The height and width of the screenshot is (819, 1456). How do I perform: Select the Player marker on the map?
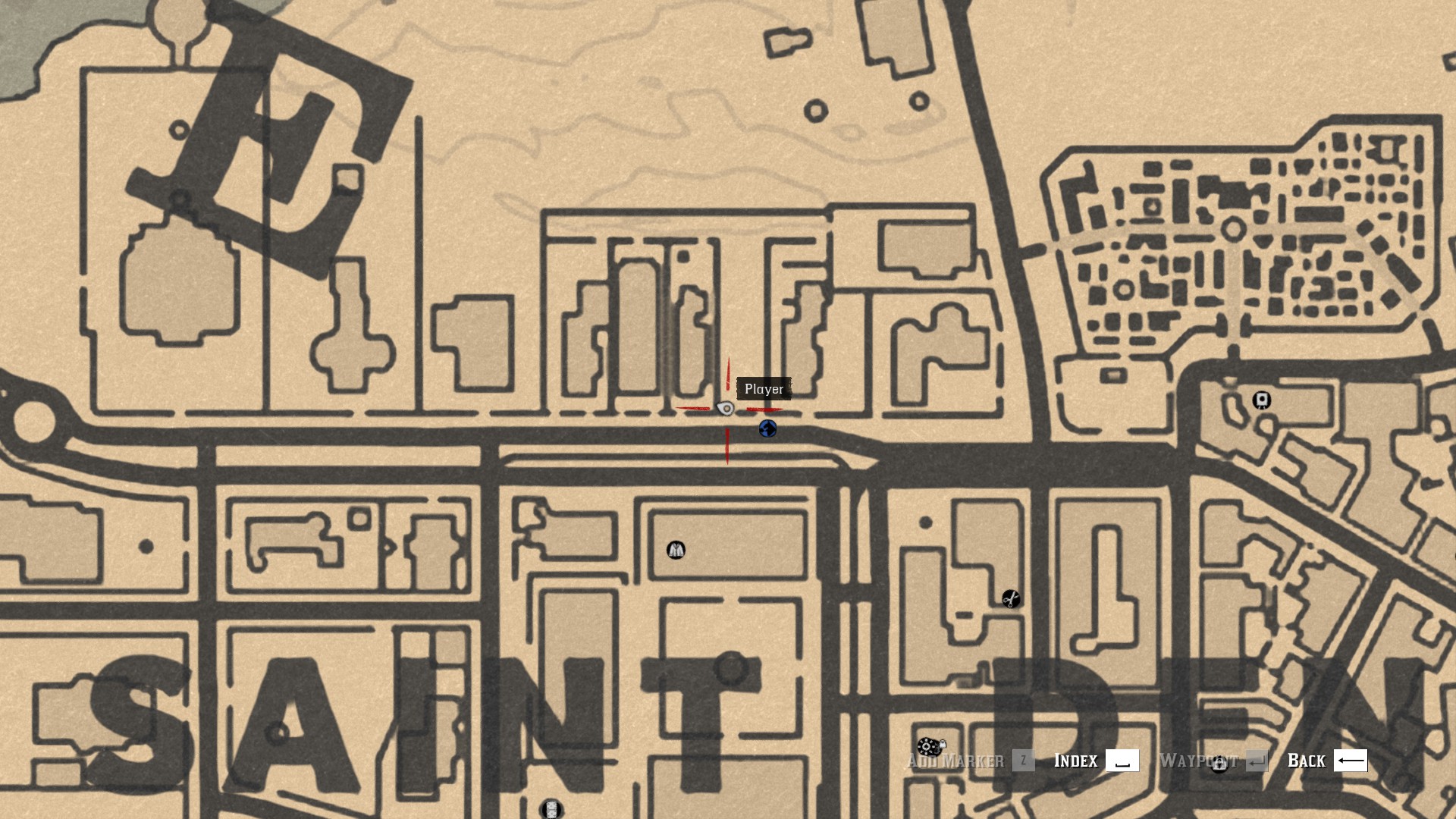coord(724,407)
